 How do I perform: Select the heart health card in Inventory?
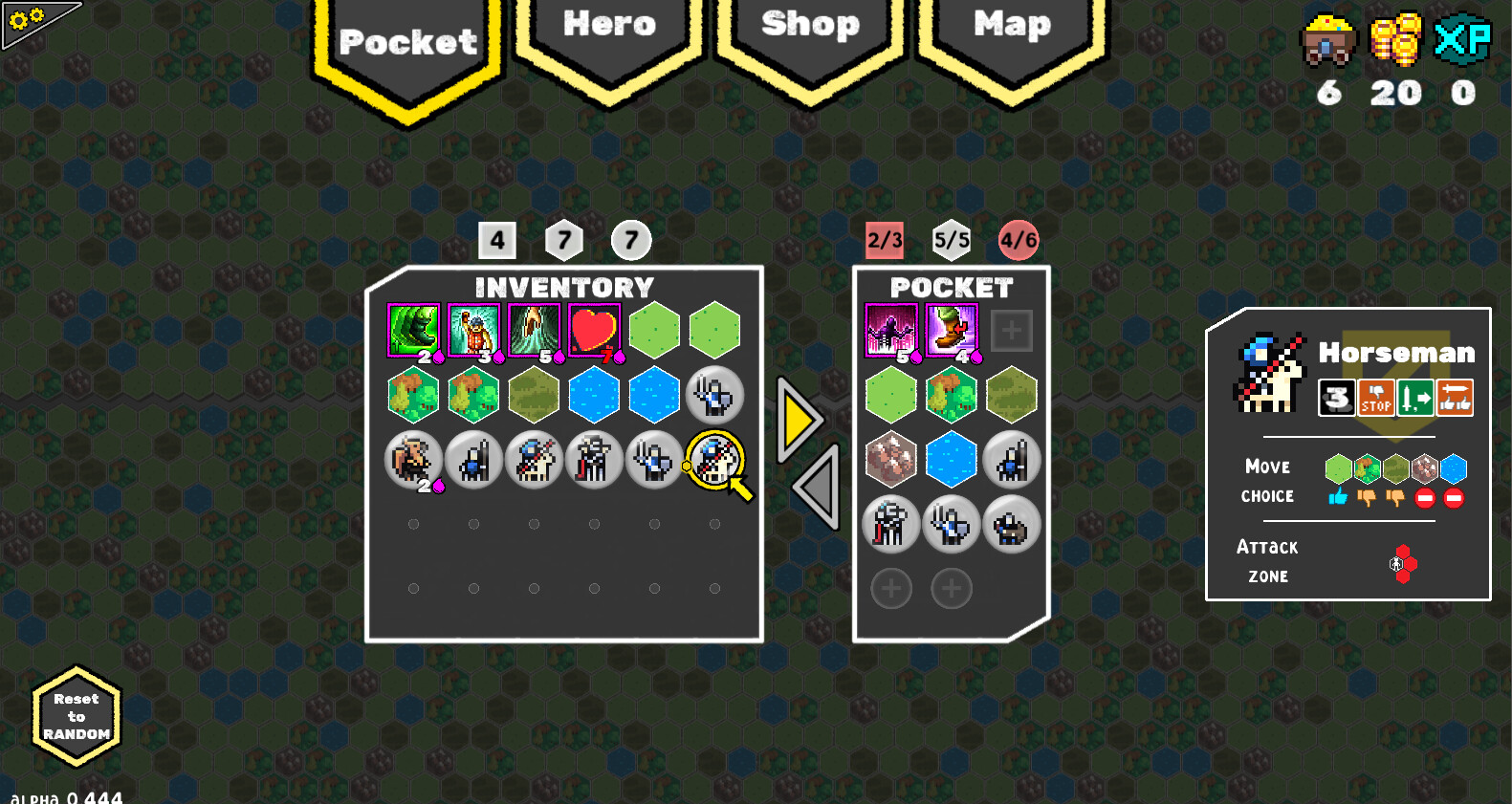(594, 330)
